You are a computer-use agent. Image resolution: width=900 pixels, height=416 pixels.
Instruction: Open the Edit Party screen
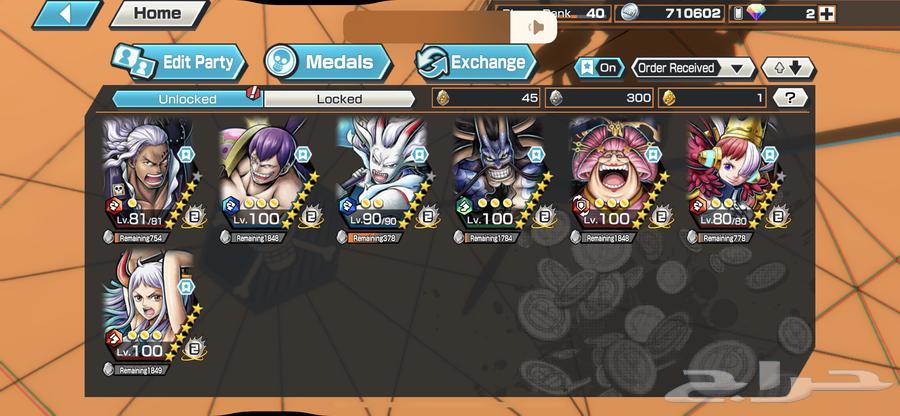pos(180,61)
